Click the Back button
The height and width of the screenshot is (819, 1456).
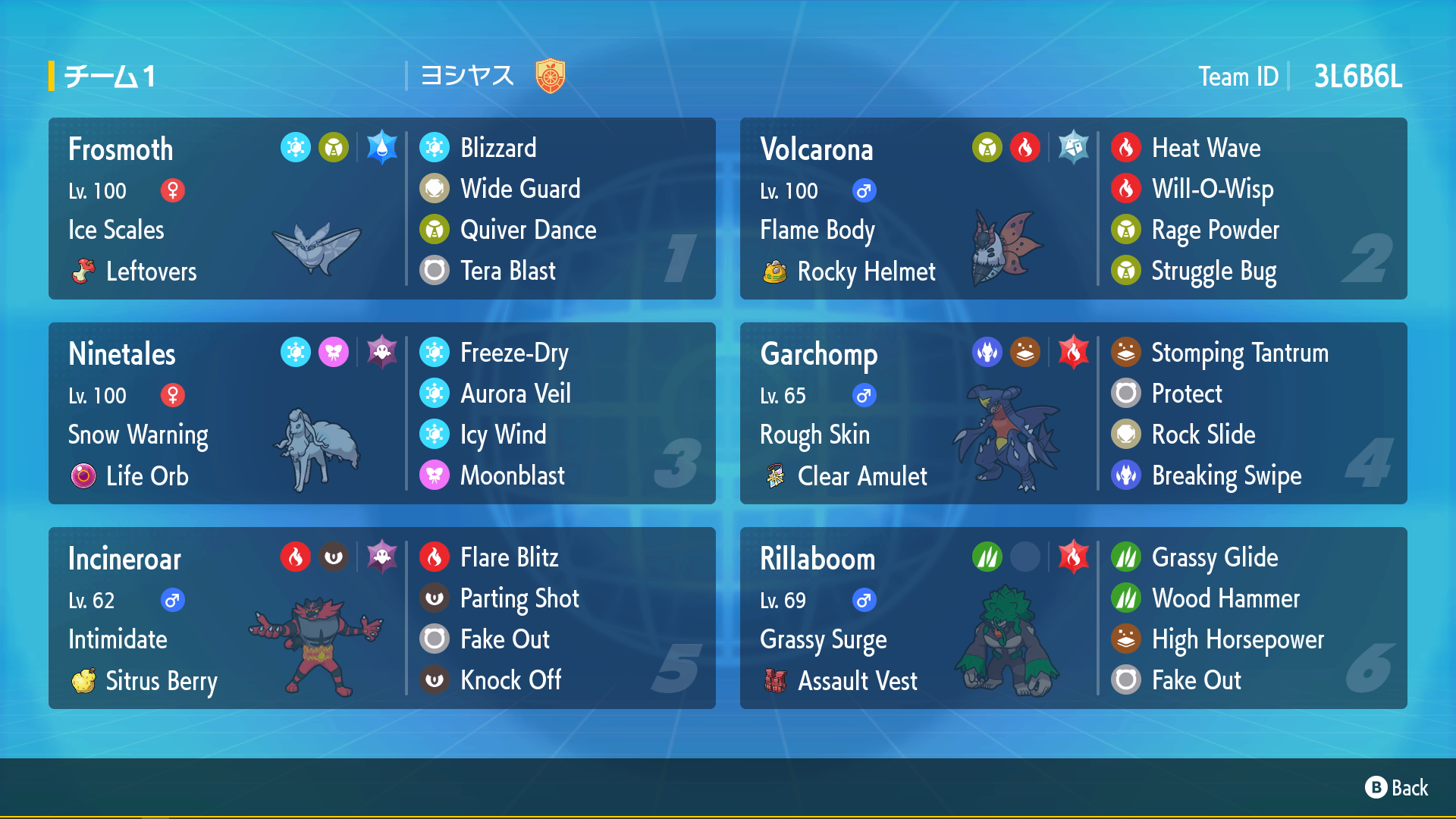tap(1397, 788)
